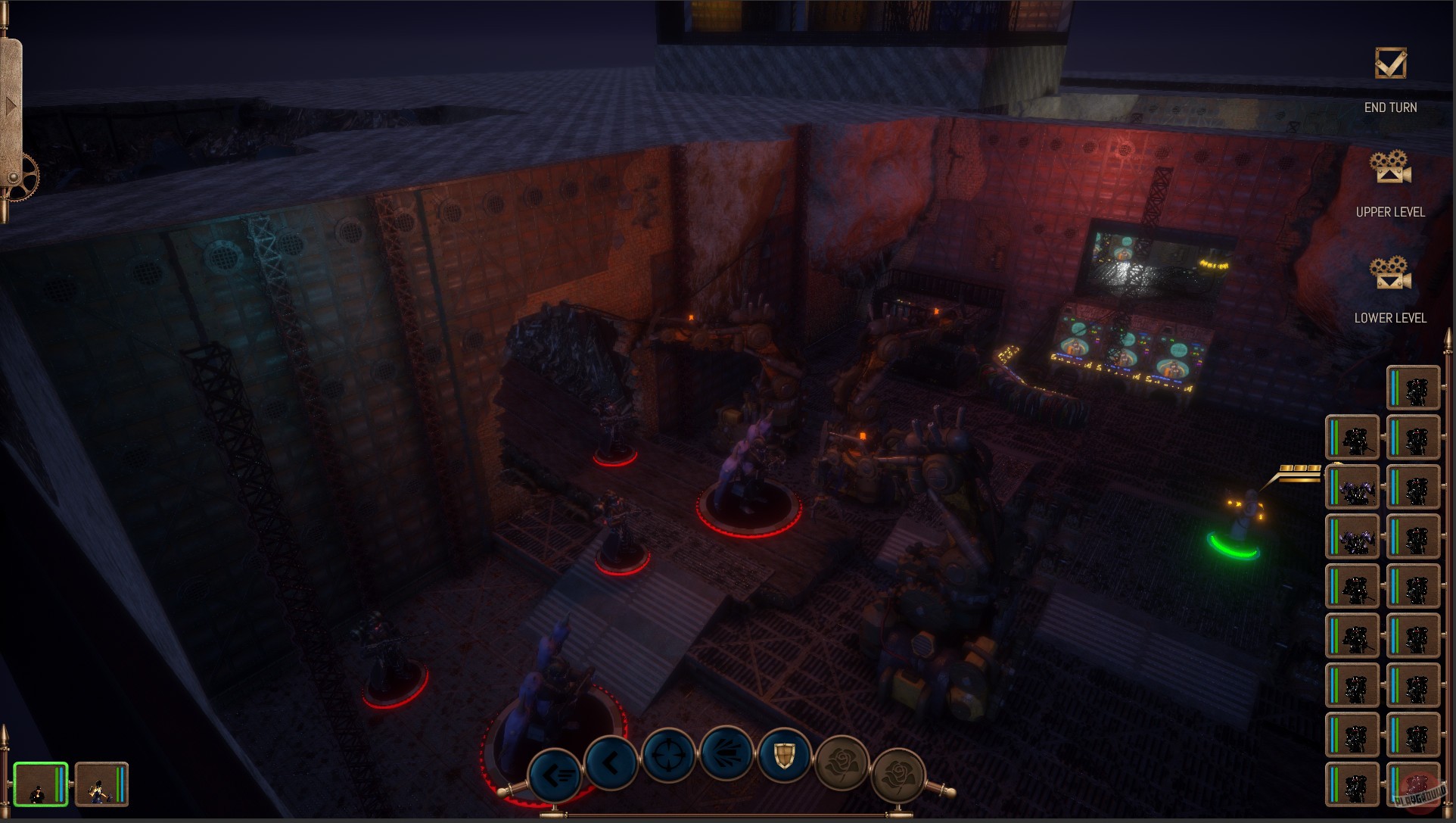1456x823 pixels.
Task: Expand the left slide-out panel with the arrow
Action: [11, 106]
